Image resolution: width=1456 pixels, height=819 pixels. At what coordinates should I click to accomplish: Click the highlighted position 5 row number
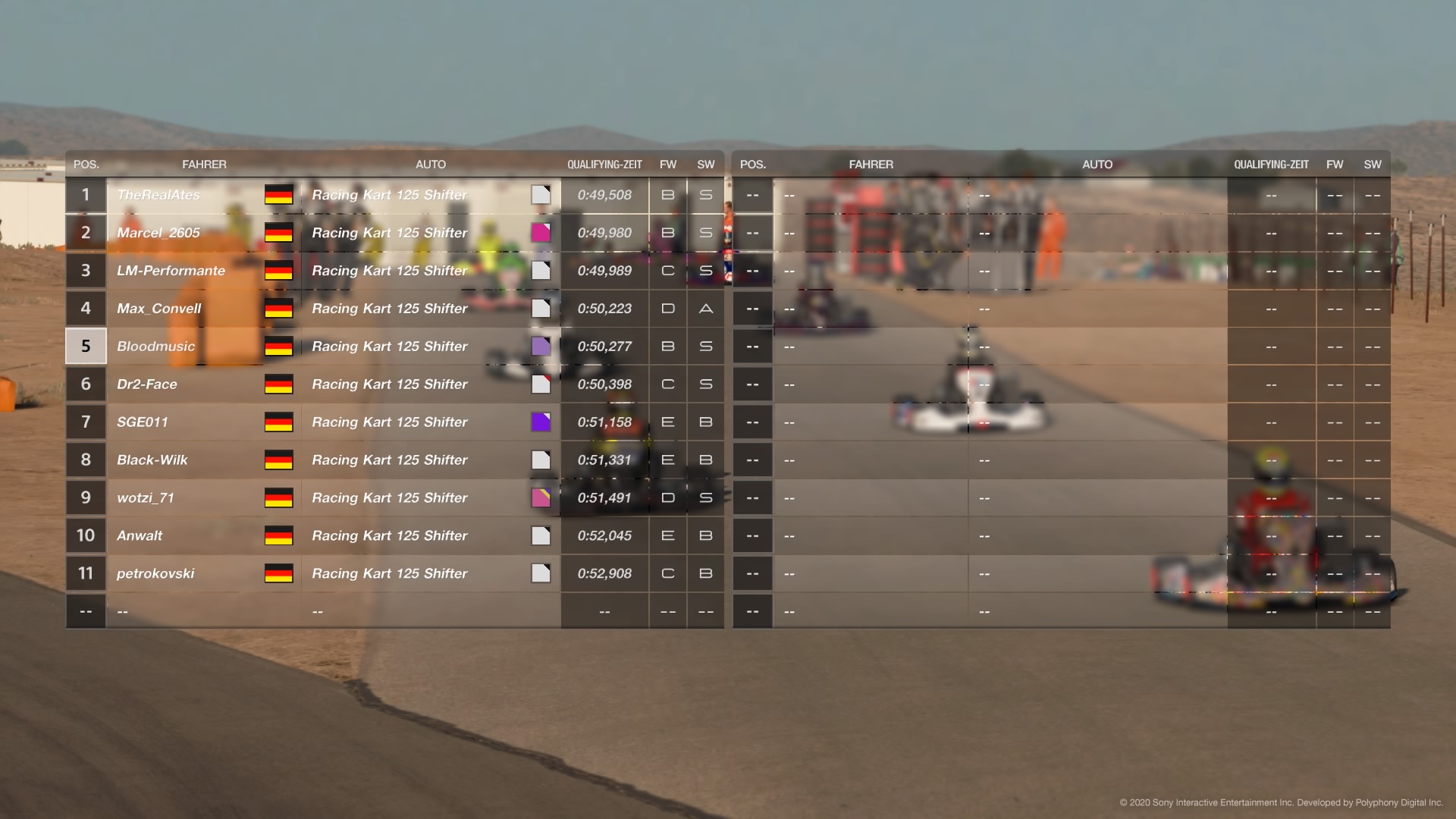click(86, 347)
